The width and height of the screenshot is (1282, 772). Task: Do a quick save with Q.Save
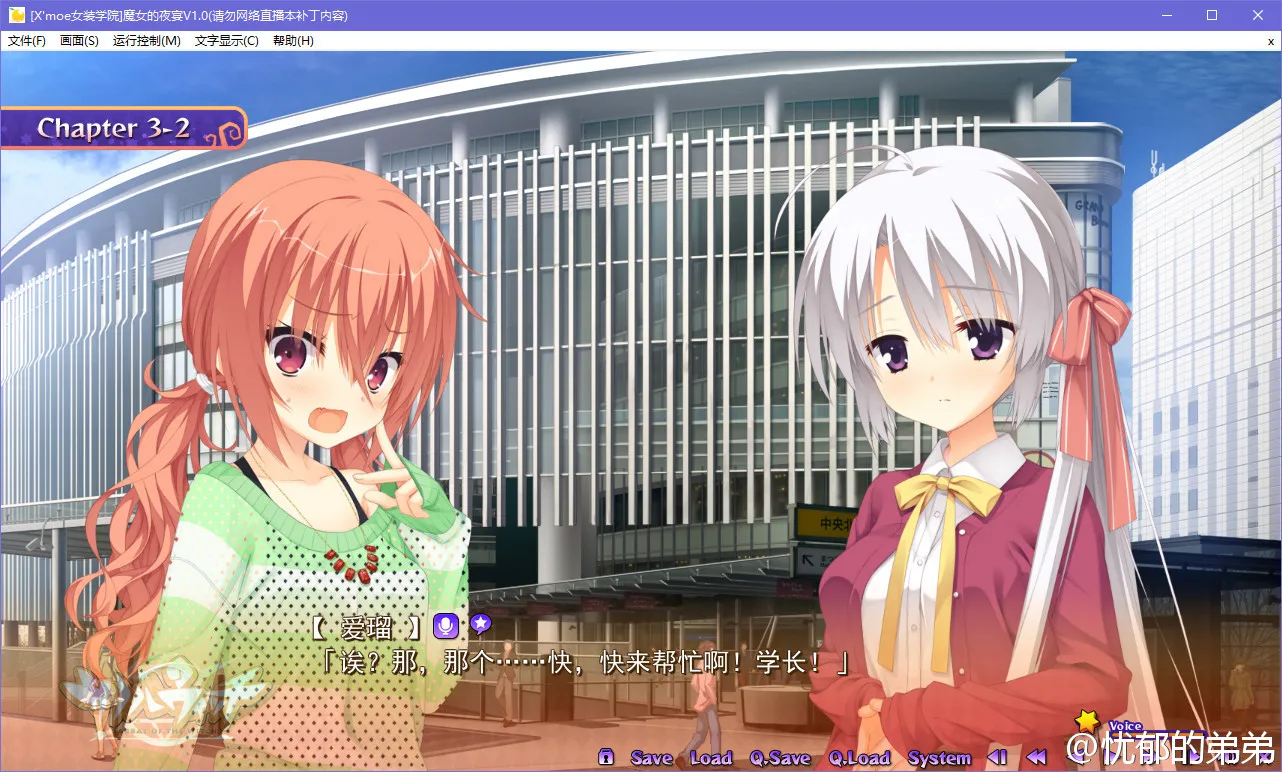click(x=780, y=758)
